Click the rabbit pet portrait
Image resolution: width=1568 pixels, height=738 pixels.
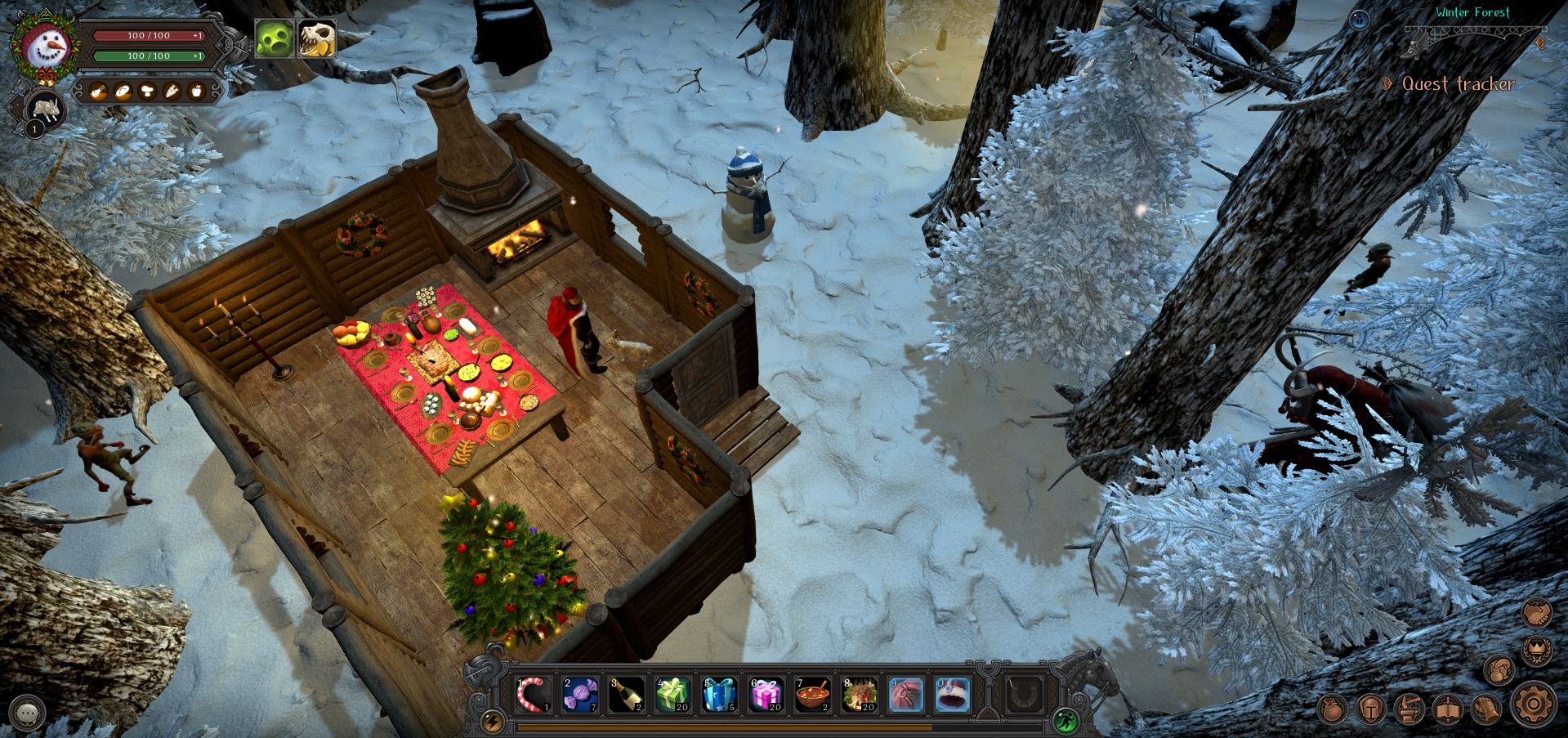tap(45, 109)
